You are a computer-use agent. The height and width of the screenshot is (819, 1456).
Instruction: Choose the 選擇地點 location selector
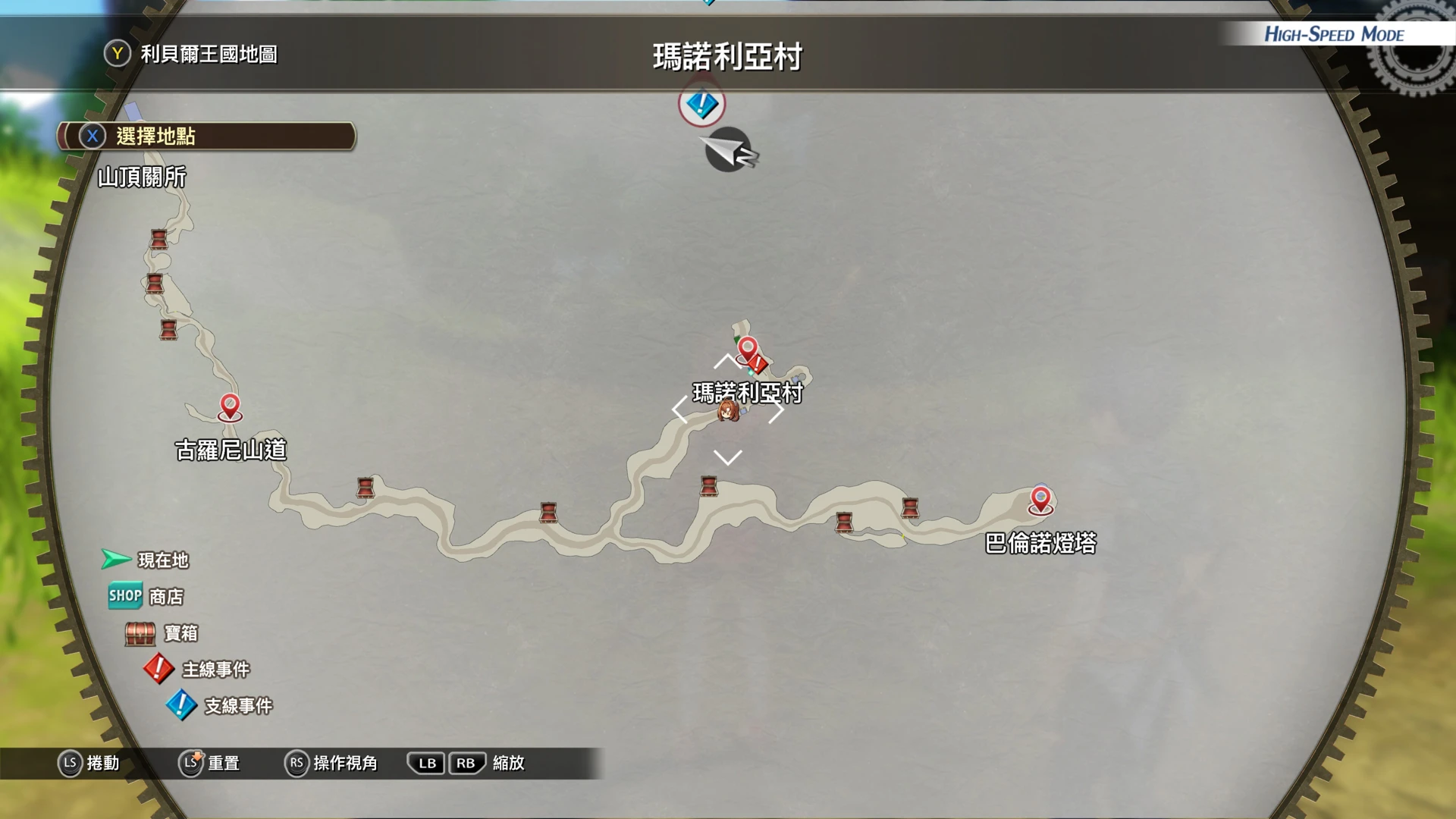tap(206, 136)
